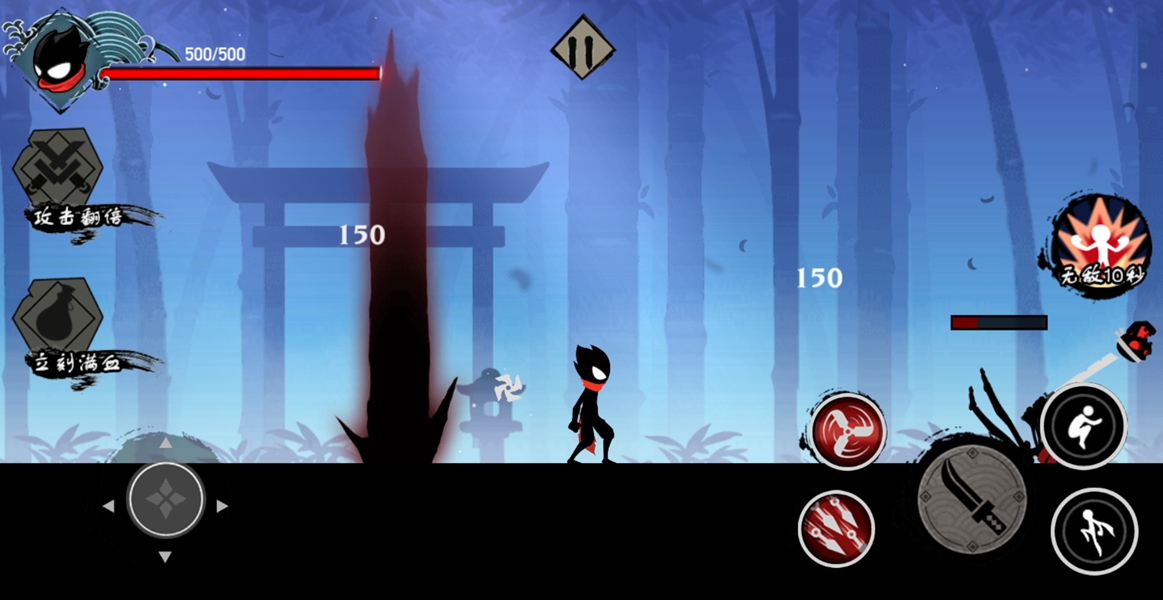
Task: Tap the ninja portrait avatar
Action: tap(57, 60)
